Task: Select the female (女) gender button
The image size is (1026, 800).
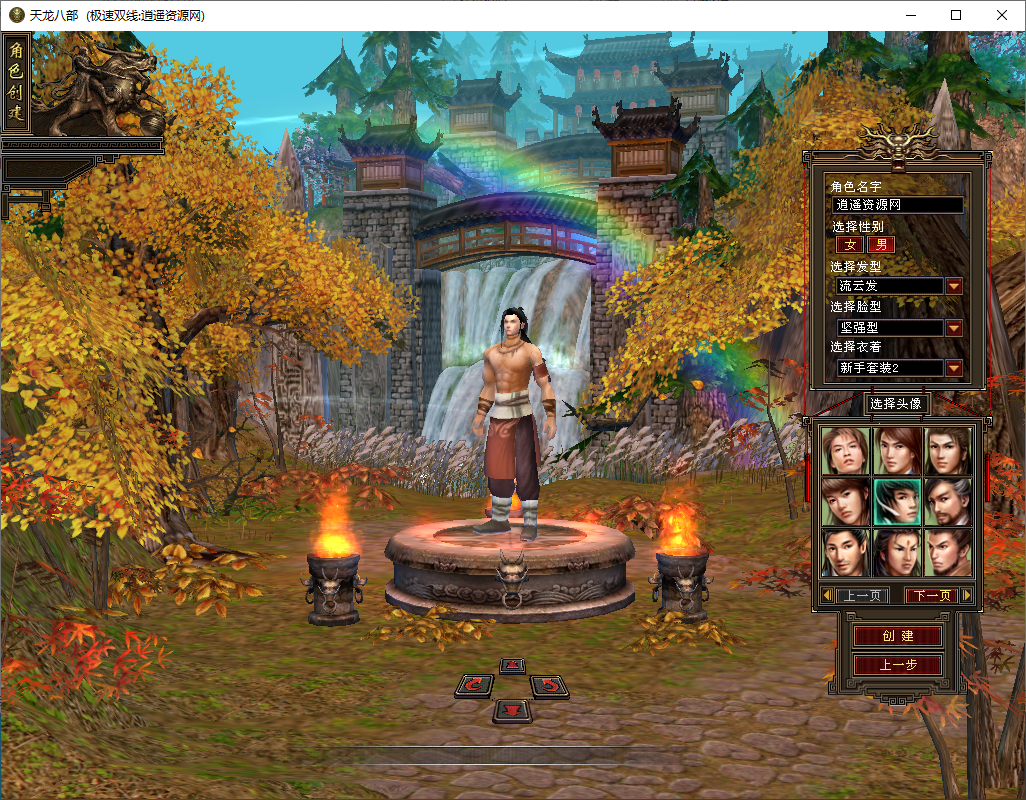Action: tap(851, 244)
